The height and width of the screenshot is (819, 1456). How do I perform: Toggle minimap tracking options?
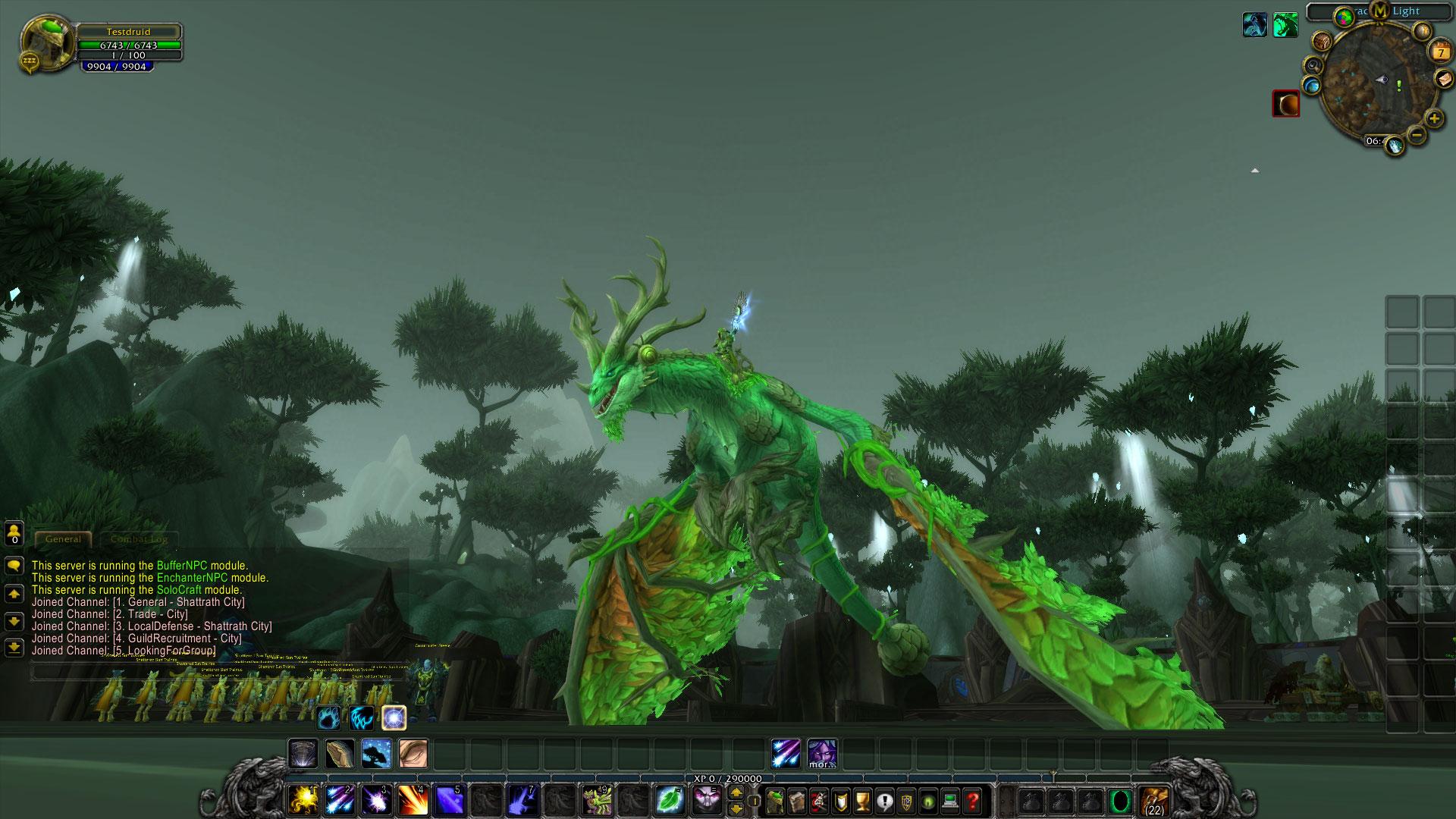point(1313,66)
